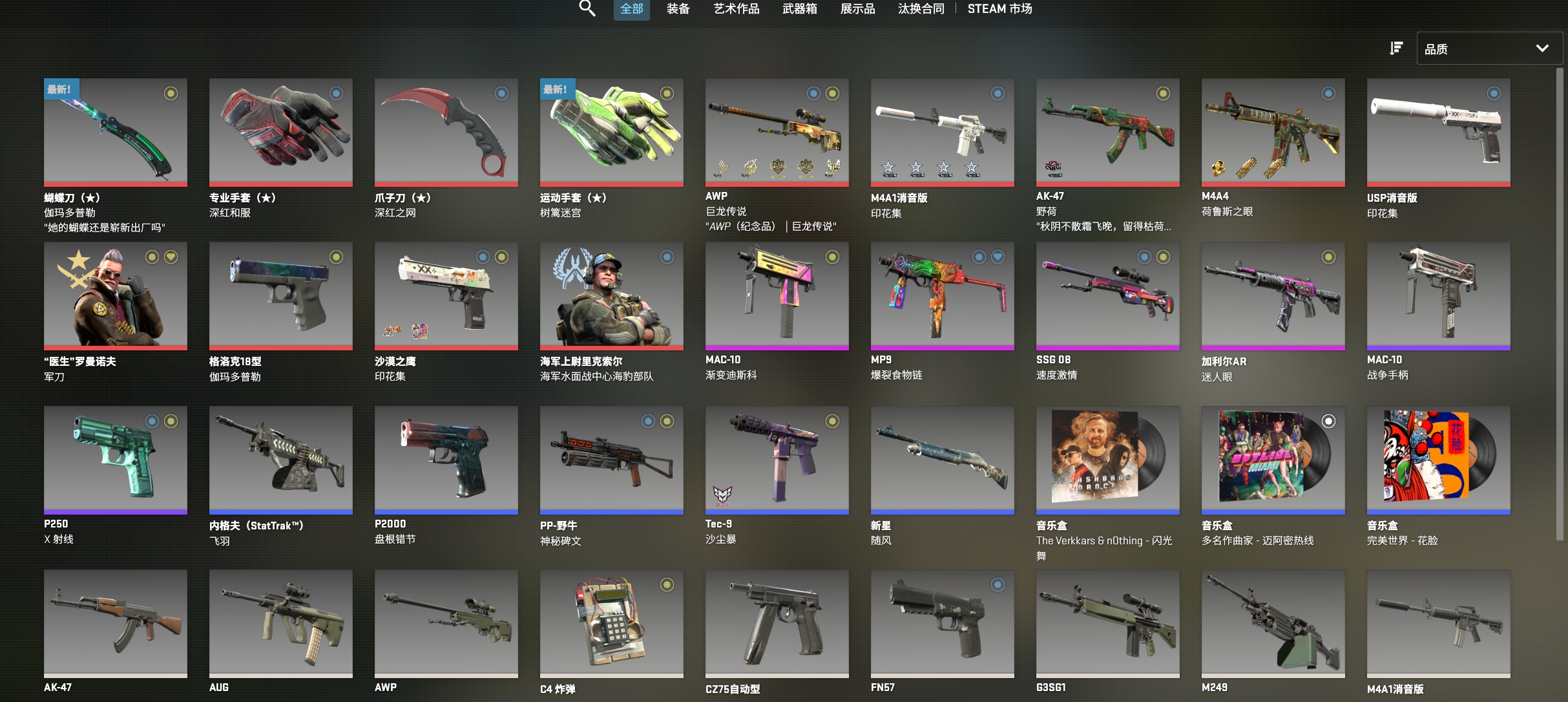The width and height of the screenshot is (1568, 702).
Task: Select the "医生"罗曼诺夫 agent
Action: pyautogui.click(x=115, y=296)
